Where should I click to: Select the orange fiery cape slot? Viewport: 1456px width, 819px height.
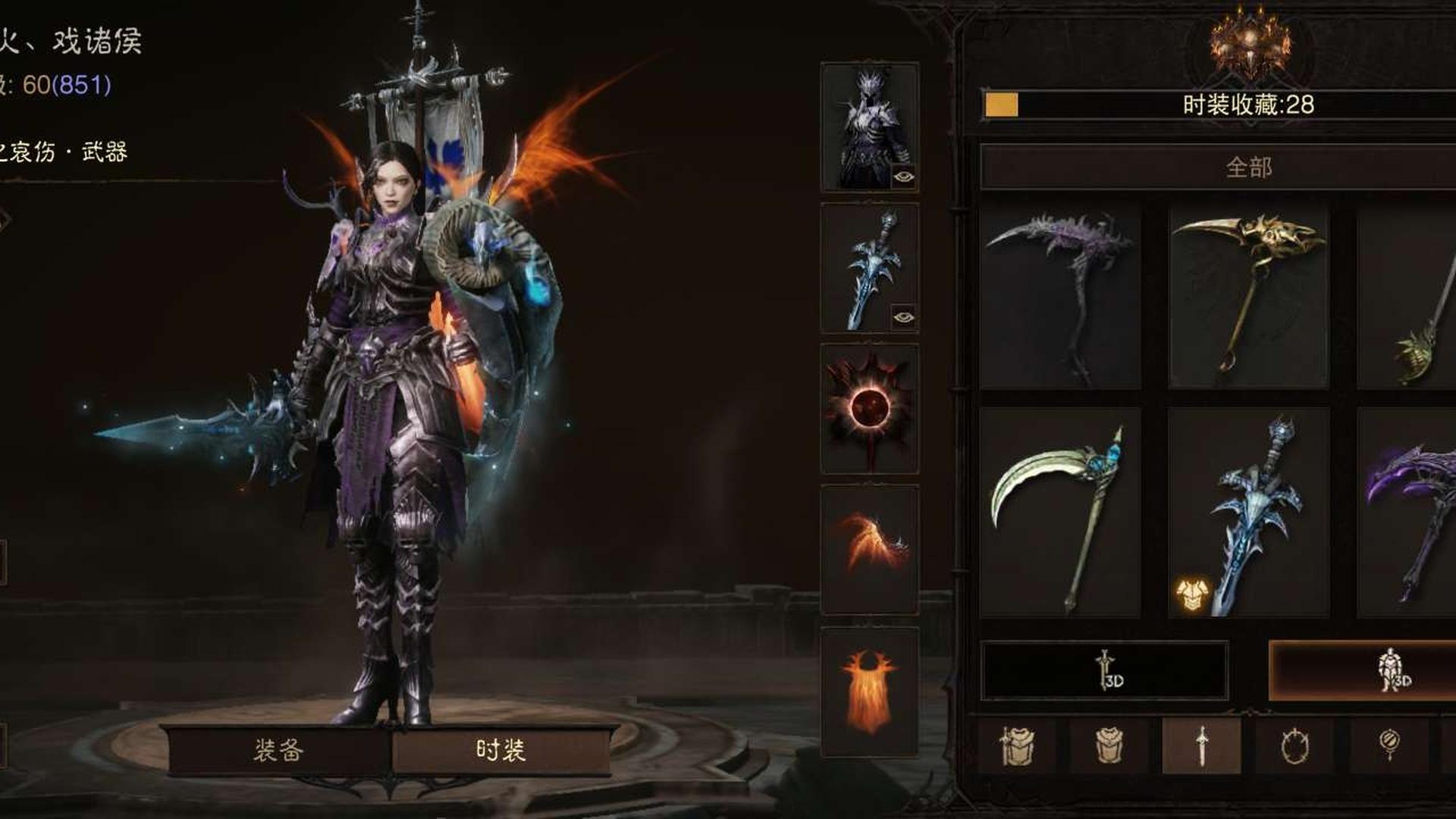pyautogui.click(x=869, y=691)
